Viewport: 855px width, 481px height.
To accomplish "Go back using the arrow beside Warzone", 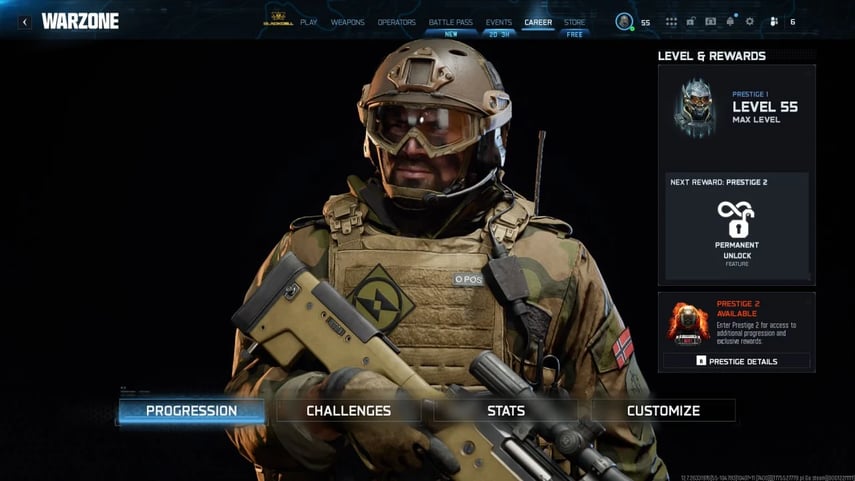I will [25, 22].
